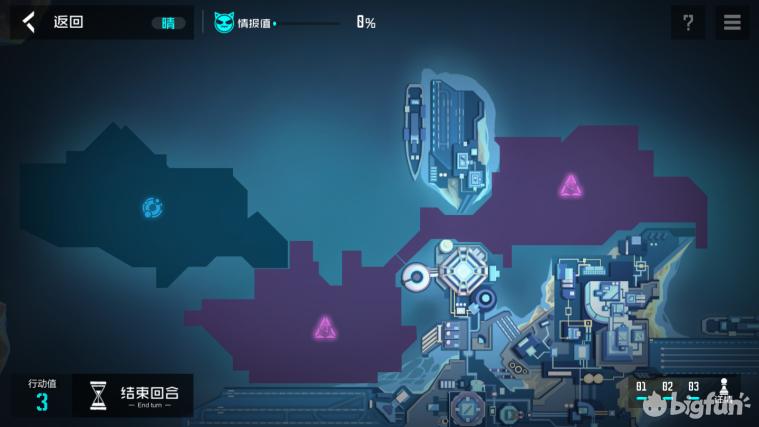Go back with the 返回 button
This screenshot has height=427, width=759.
point(55,22)
